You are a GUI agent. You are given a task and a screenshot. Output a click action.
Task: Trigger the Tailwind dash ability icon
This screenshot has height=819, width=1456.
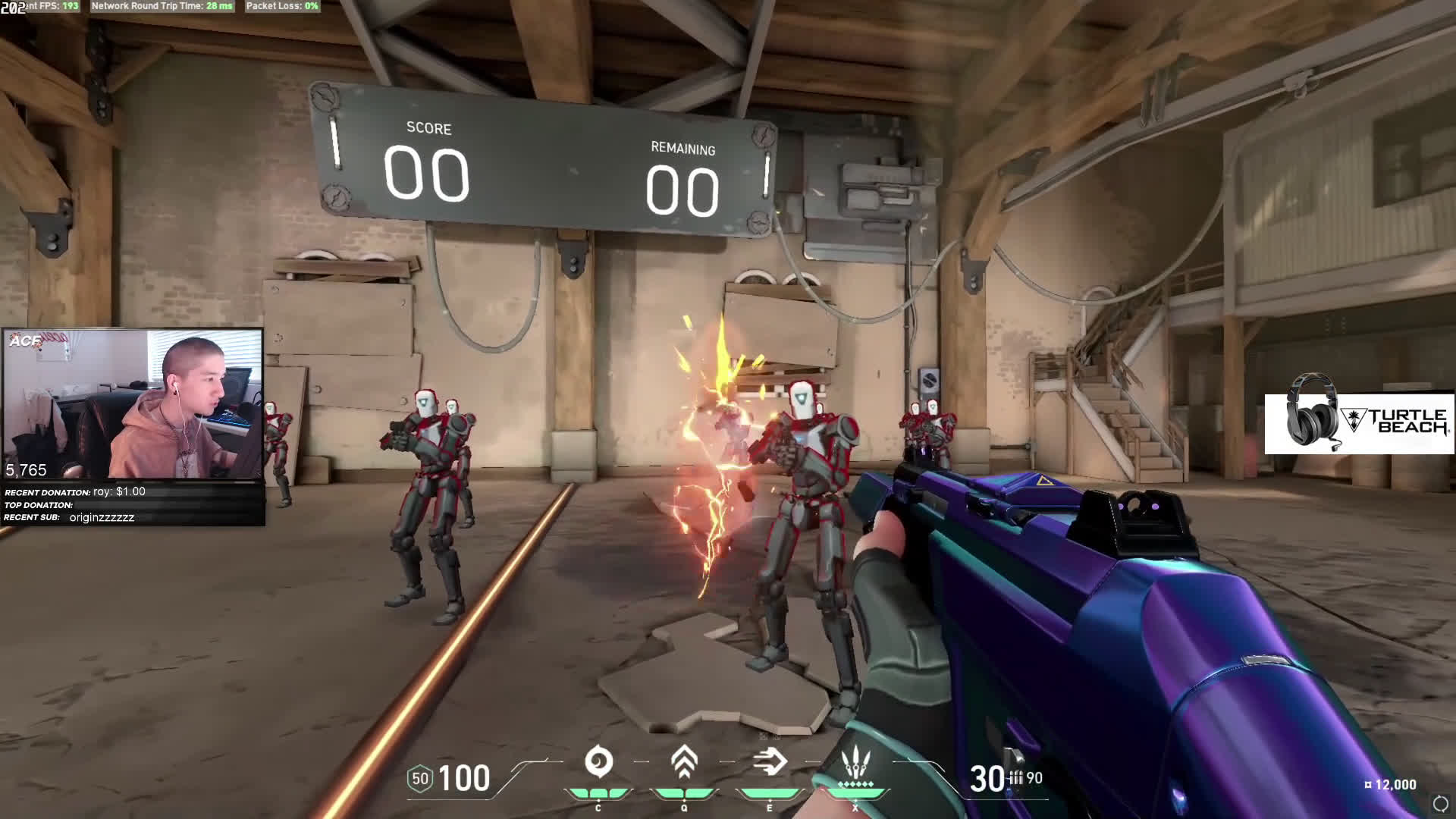point(770,762)
